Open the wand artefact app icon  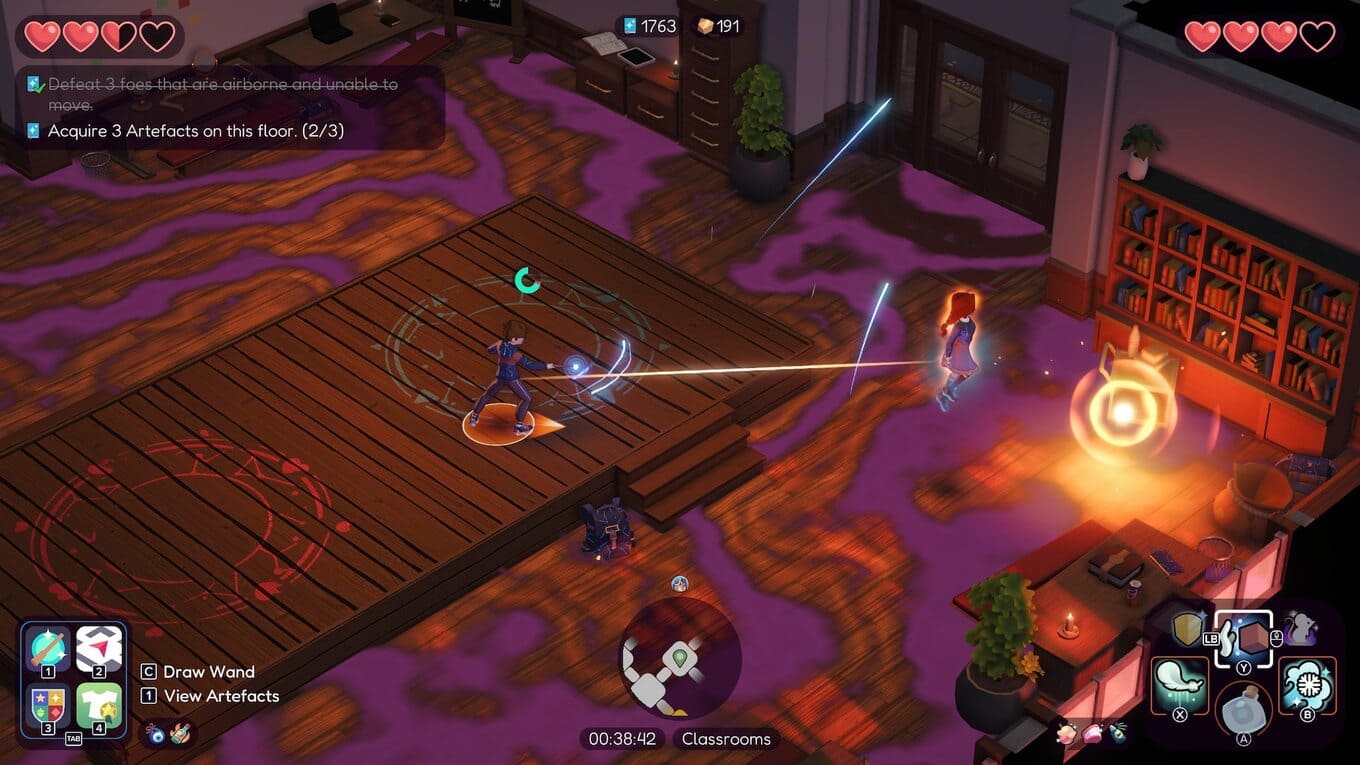pyautogui.click(x=48, y=650)
